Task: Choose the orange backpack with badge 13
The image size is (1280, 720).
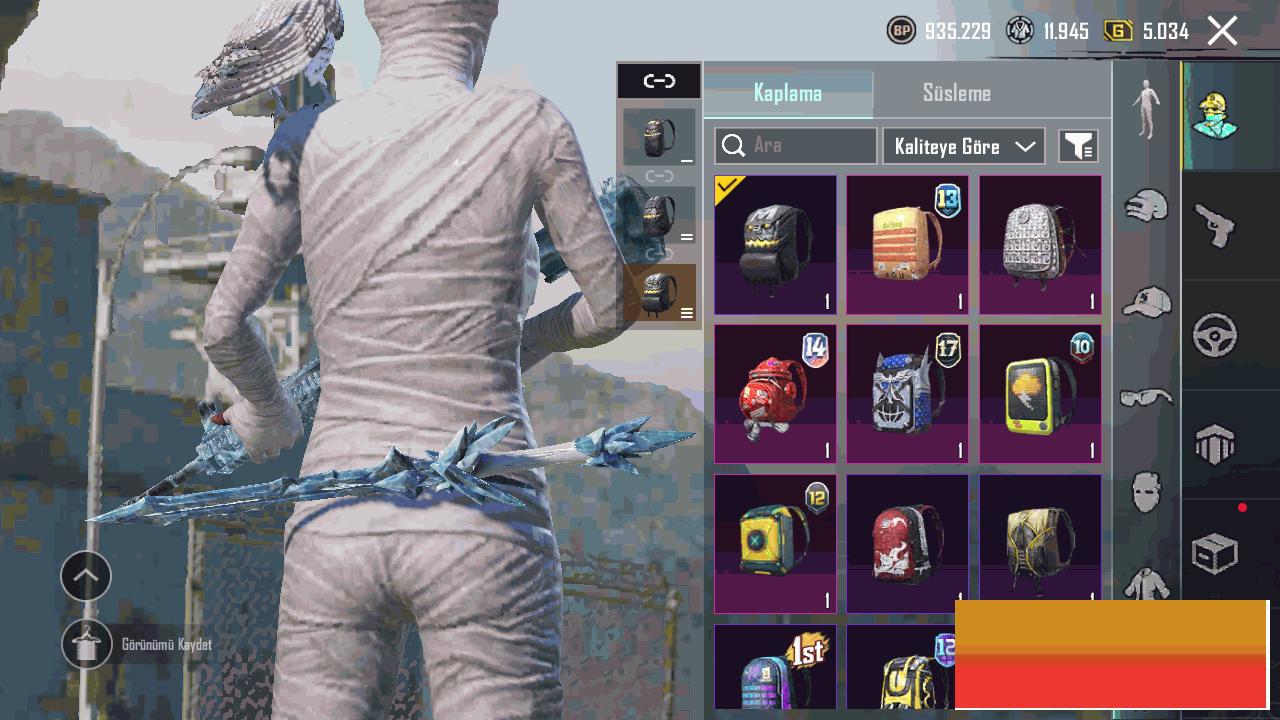Action: tap(907, 245)
